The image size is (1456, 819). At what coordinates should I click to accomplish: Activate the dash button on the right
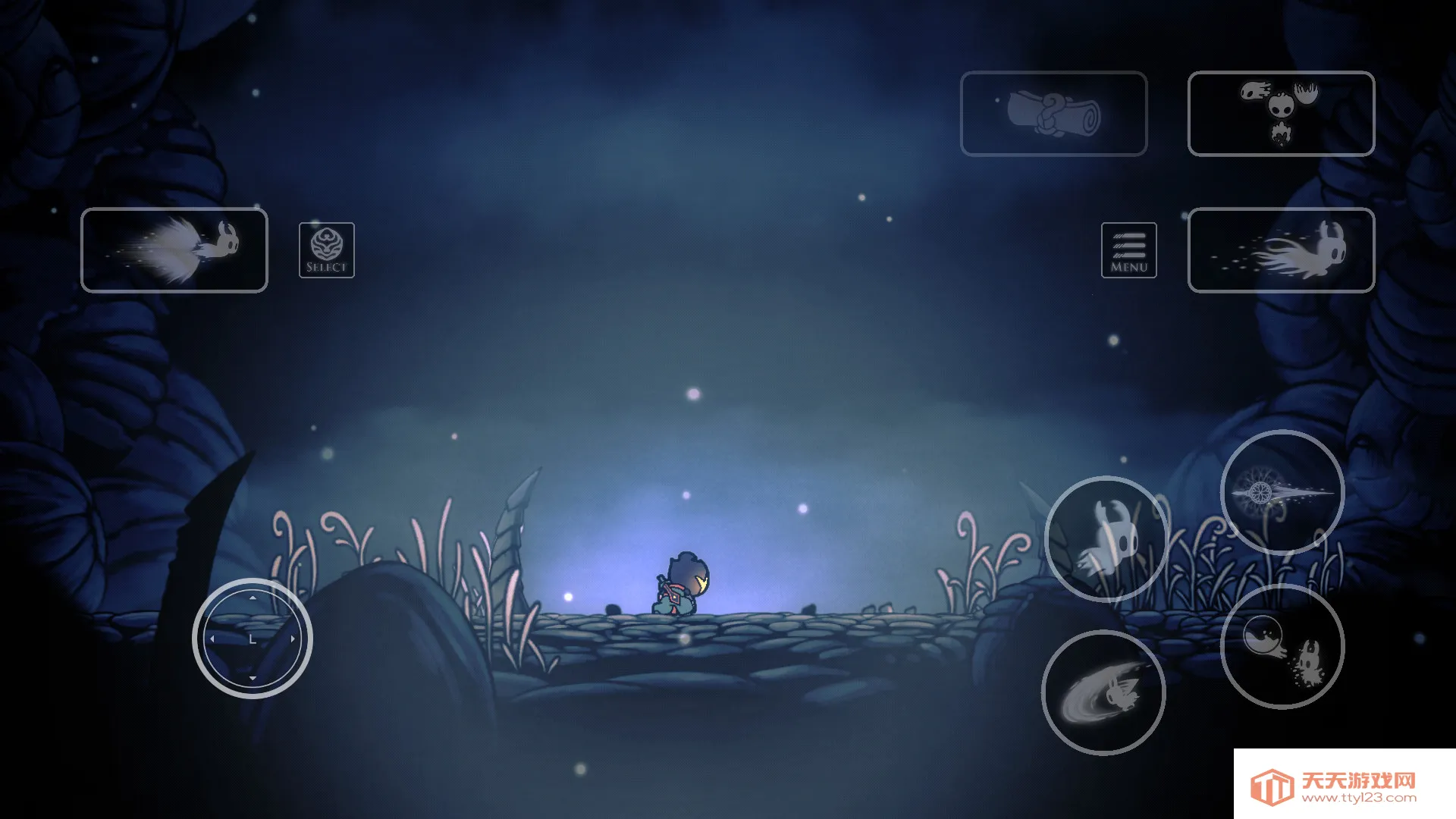(1281, 250)
